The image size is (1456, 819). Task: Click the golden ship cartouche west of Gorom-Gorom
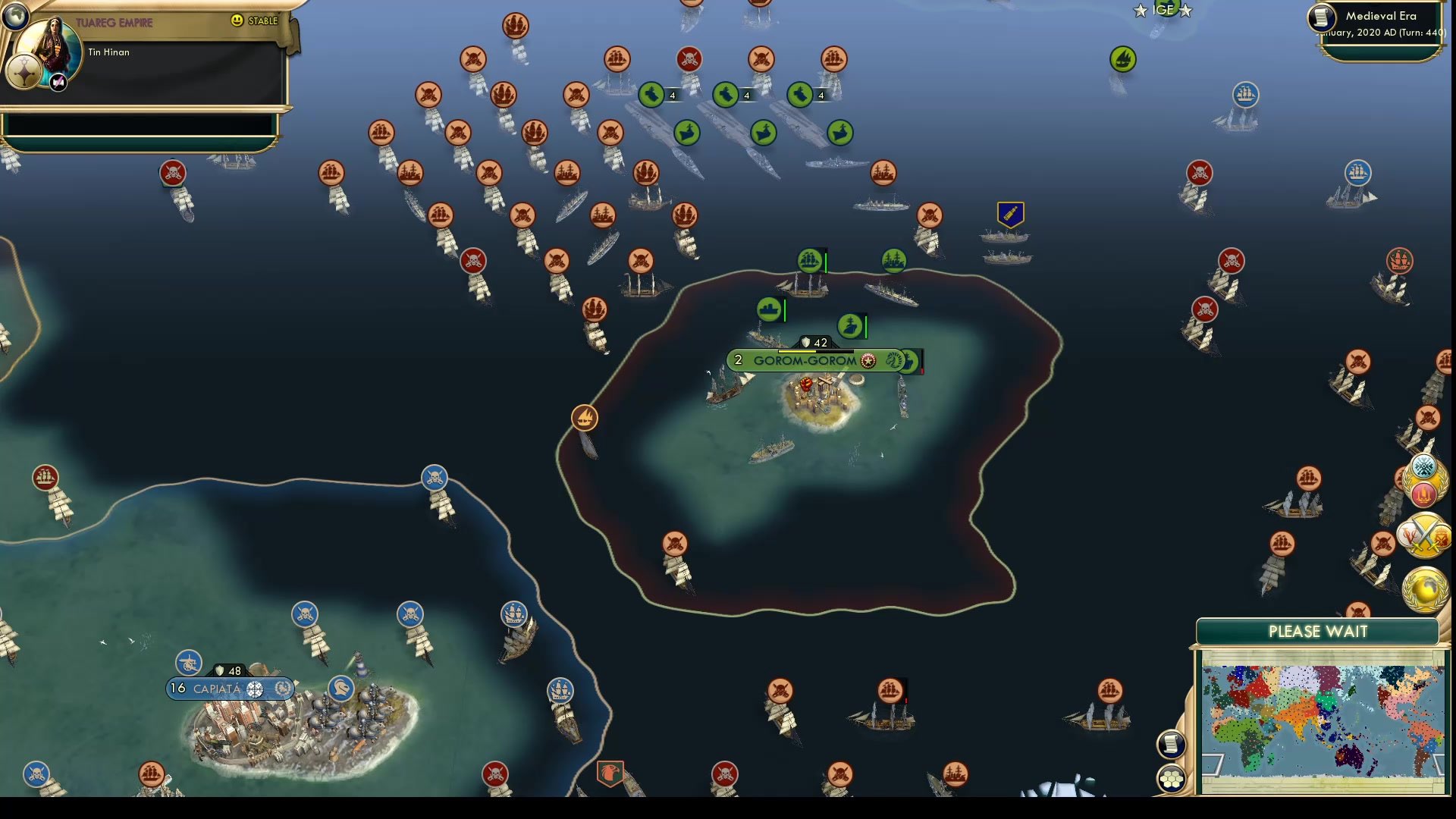(584, 416)
